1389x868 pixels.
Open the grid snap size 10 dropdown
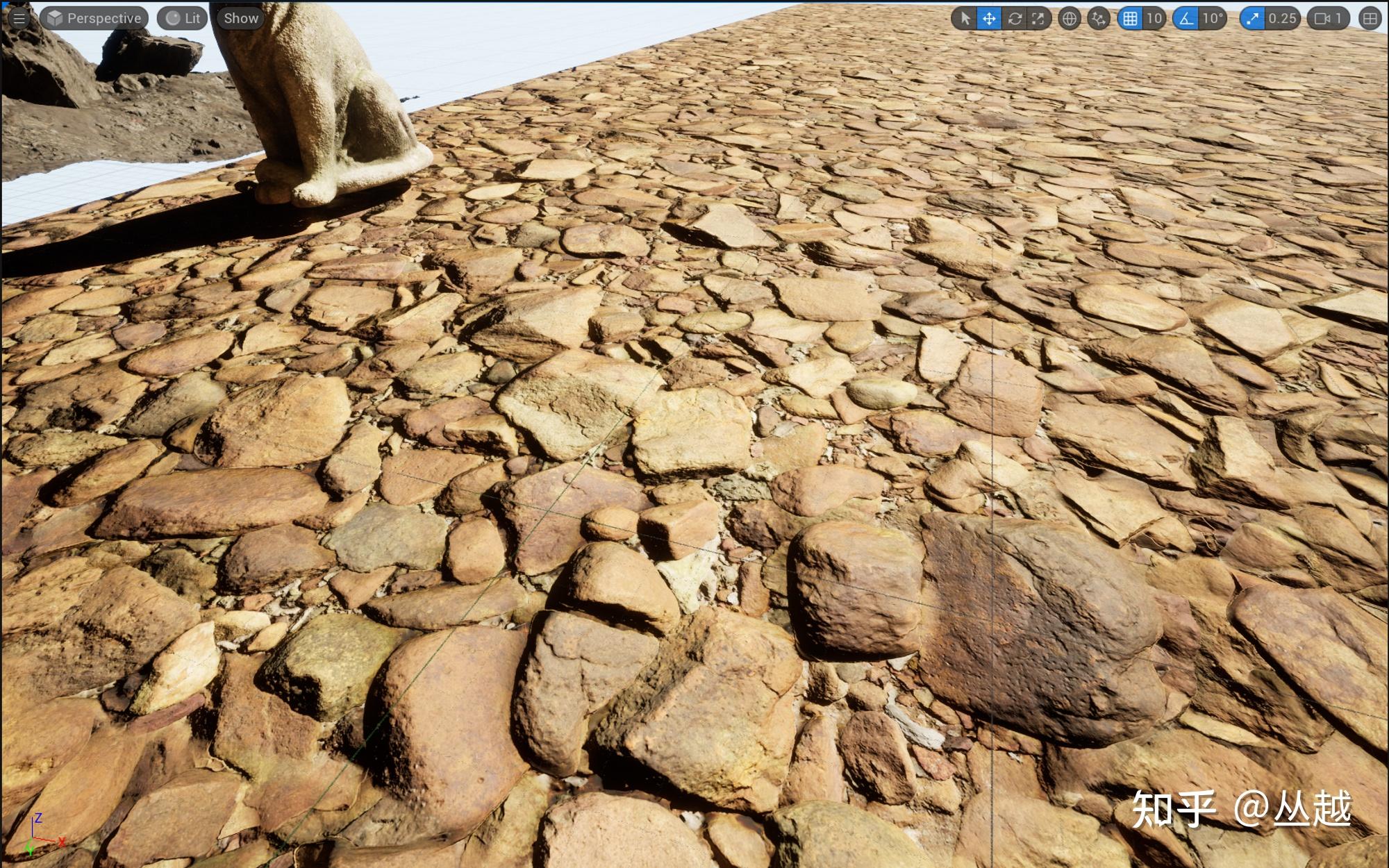click(x=1154, y=19)
